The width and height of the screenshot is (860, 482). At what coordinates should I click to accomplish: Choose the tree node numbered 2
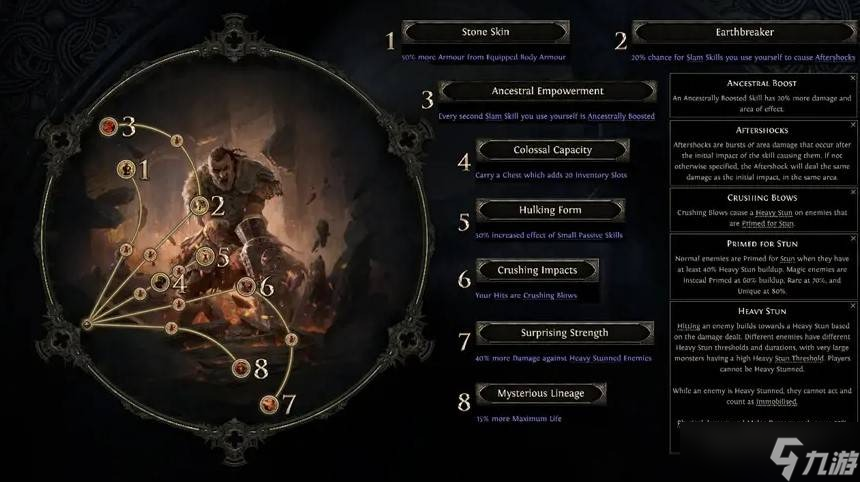[199, 207]
